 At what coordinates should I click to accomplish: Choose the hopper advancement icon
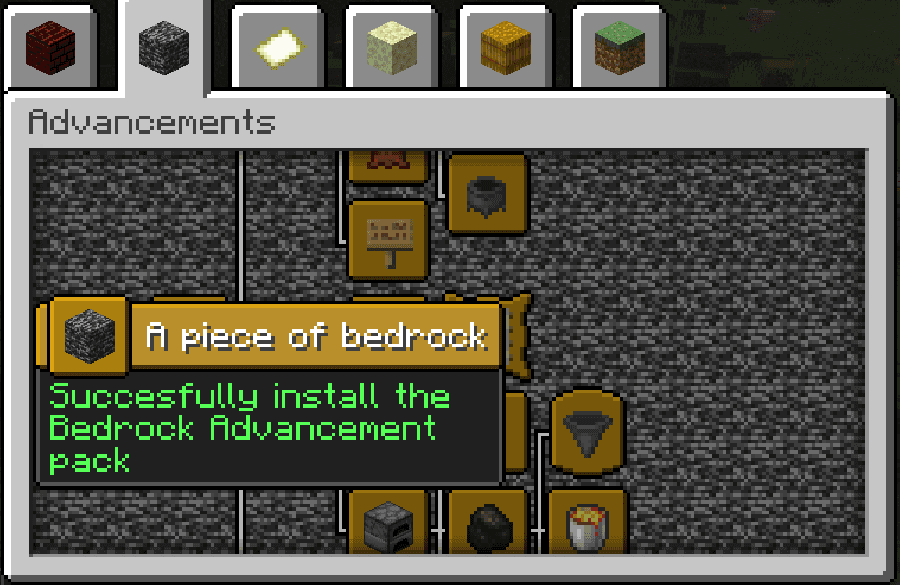(x=588, y=431)
